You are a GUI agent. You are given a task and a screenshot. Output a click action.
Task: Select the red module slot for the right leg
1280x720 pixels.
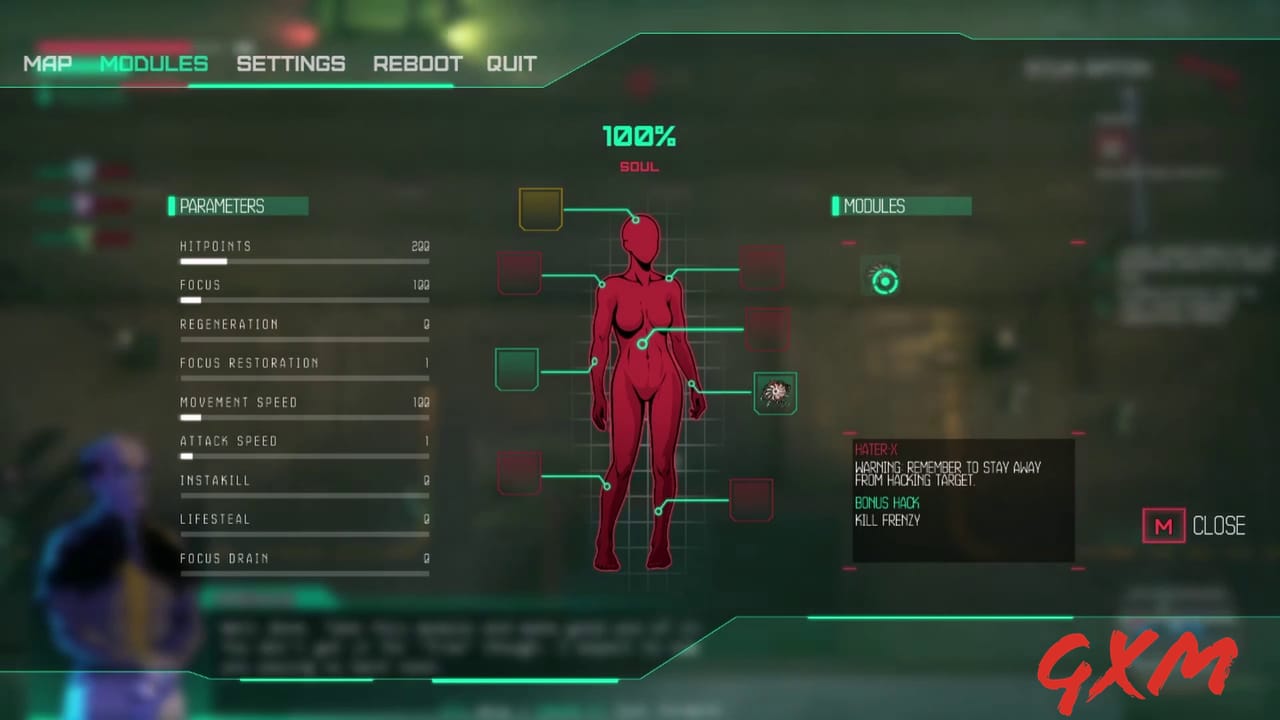pyautogui.click(x=751, y=500)
